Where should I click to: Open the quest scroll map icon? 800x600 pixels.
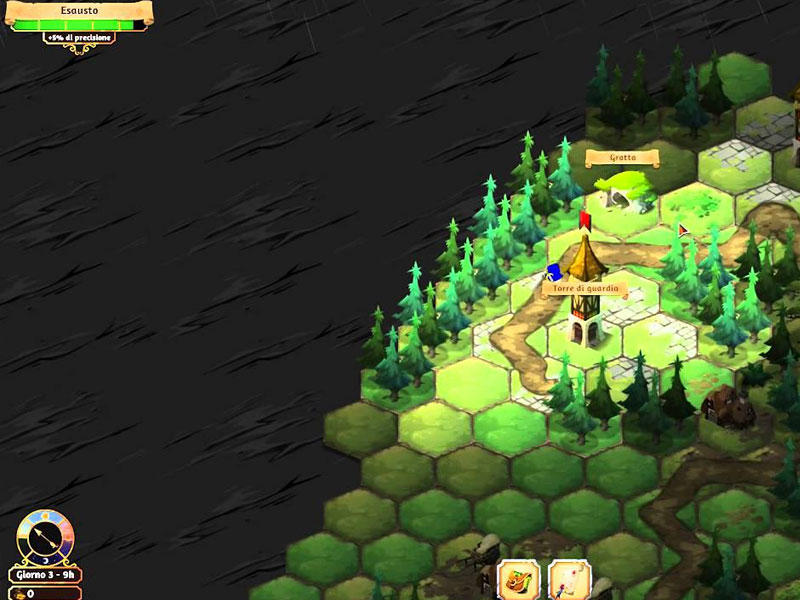(569, 581)
